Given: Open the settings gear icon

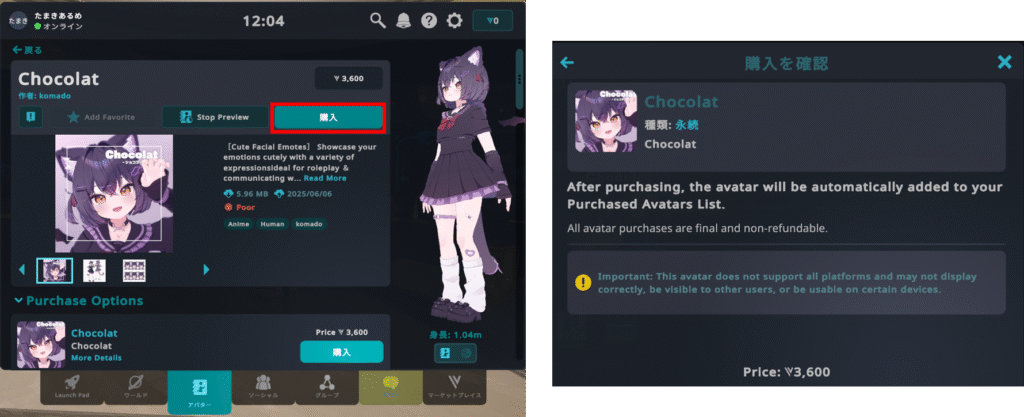Looking at the screenshot, I should pos(455,20).
